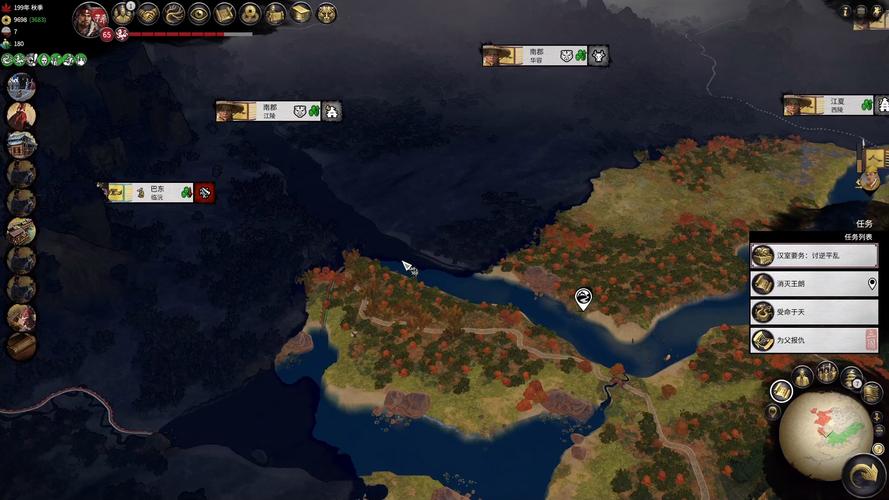Open the diplomacy handshake panel
The image size is (889, 500).
pos(148,13)
